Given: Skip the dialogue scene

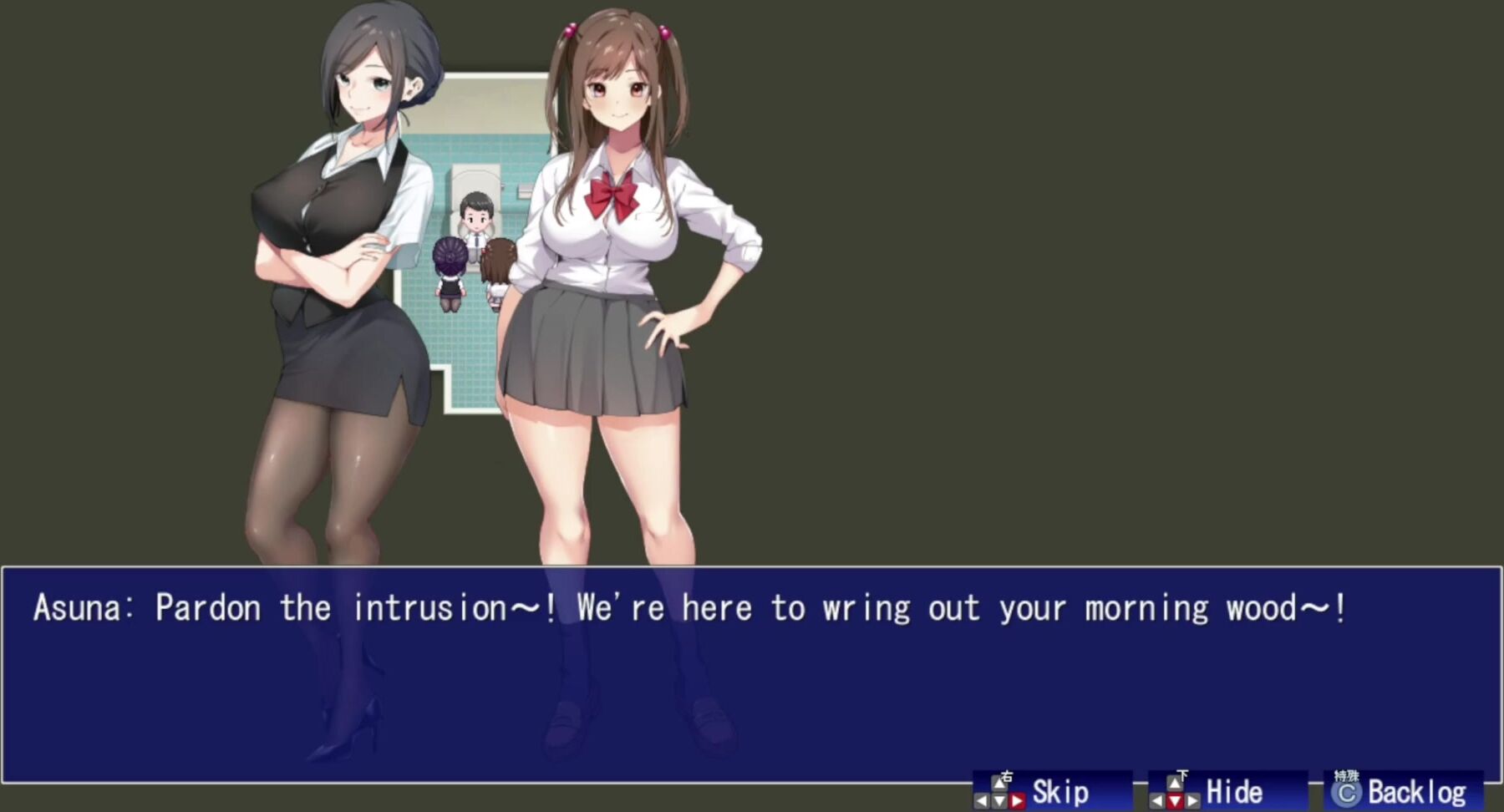Looking at the screenshot, I should (x=1052, y=790).
